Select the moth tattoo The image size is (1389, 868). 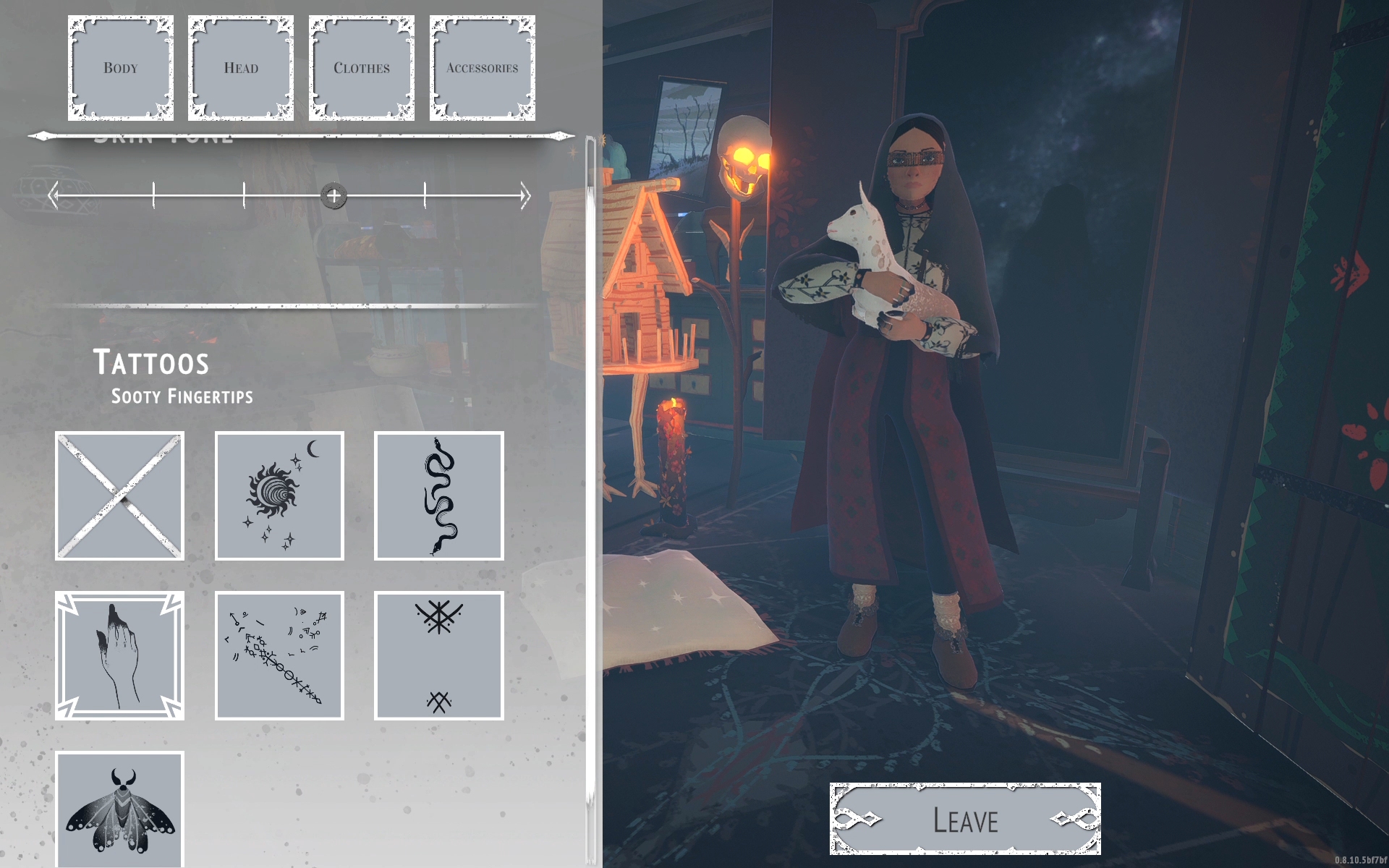(120, 810)
